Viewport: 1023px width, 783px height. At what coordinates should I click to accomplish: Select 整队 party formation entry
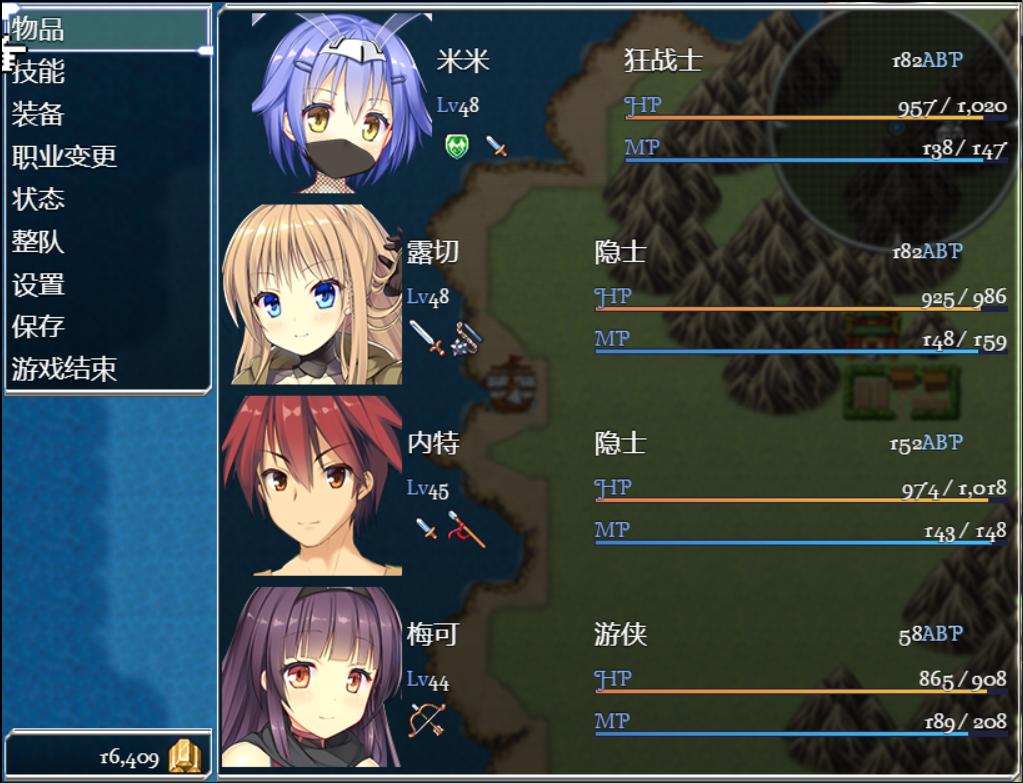pos(40,242)
